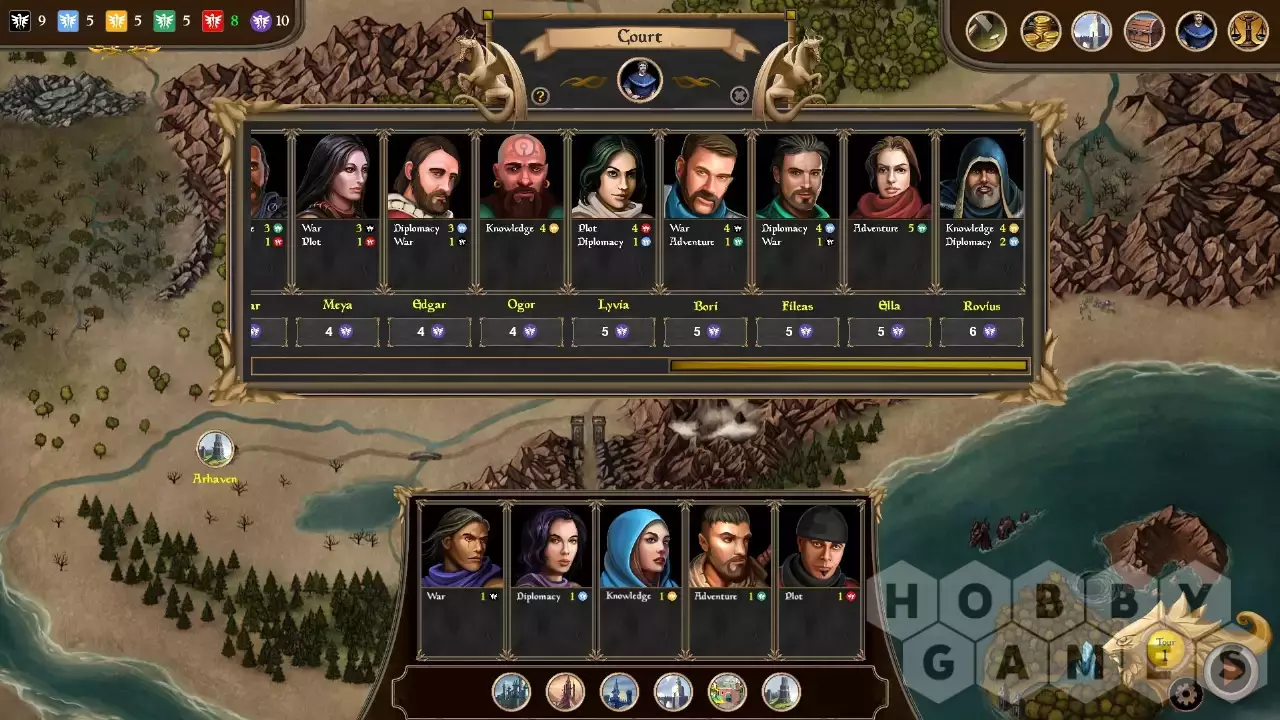
Task: End the turn with the arrow button
Action: coord(1232,668)
